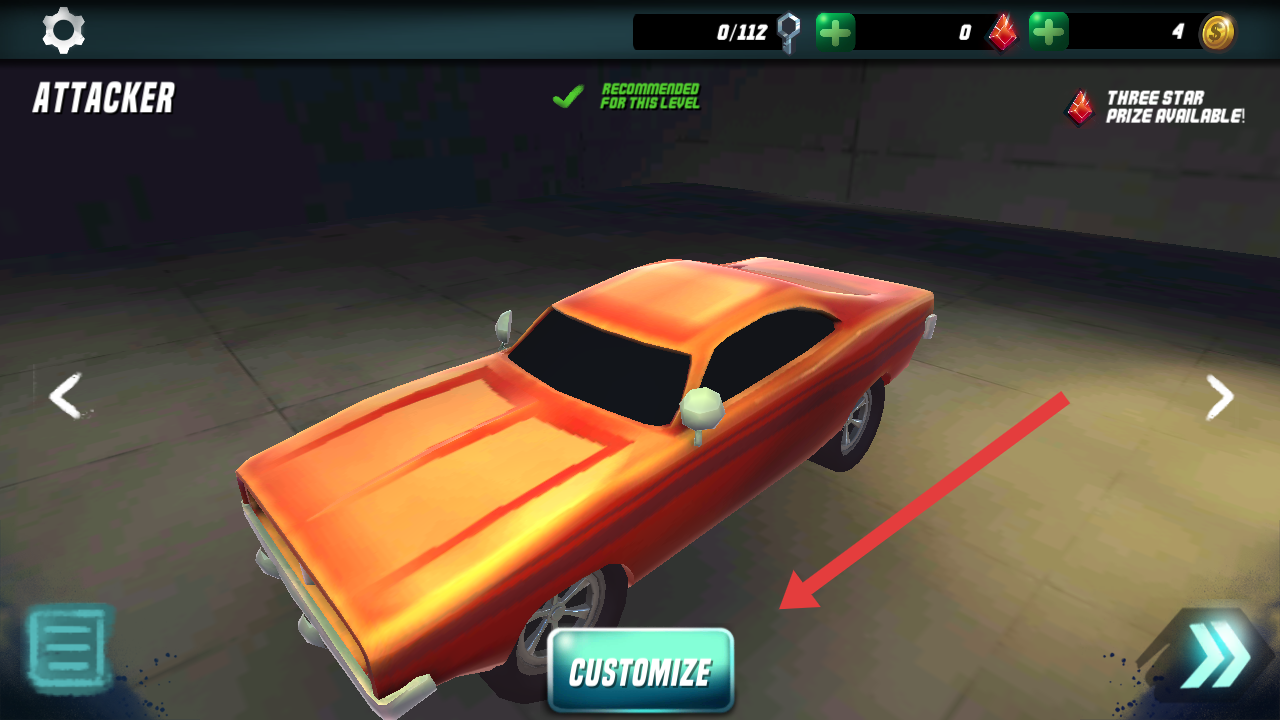Open the list menu icon

coord(67,648)
